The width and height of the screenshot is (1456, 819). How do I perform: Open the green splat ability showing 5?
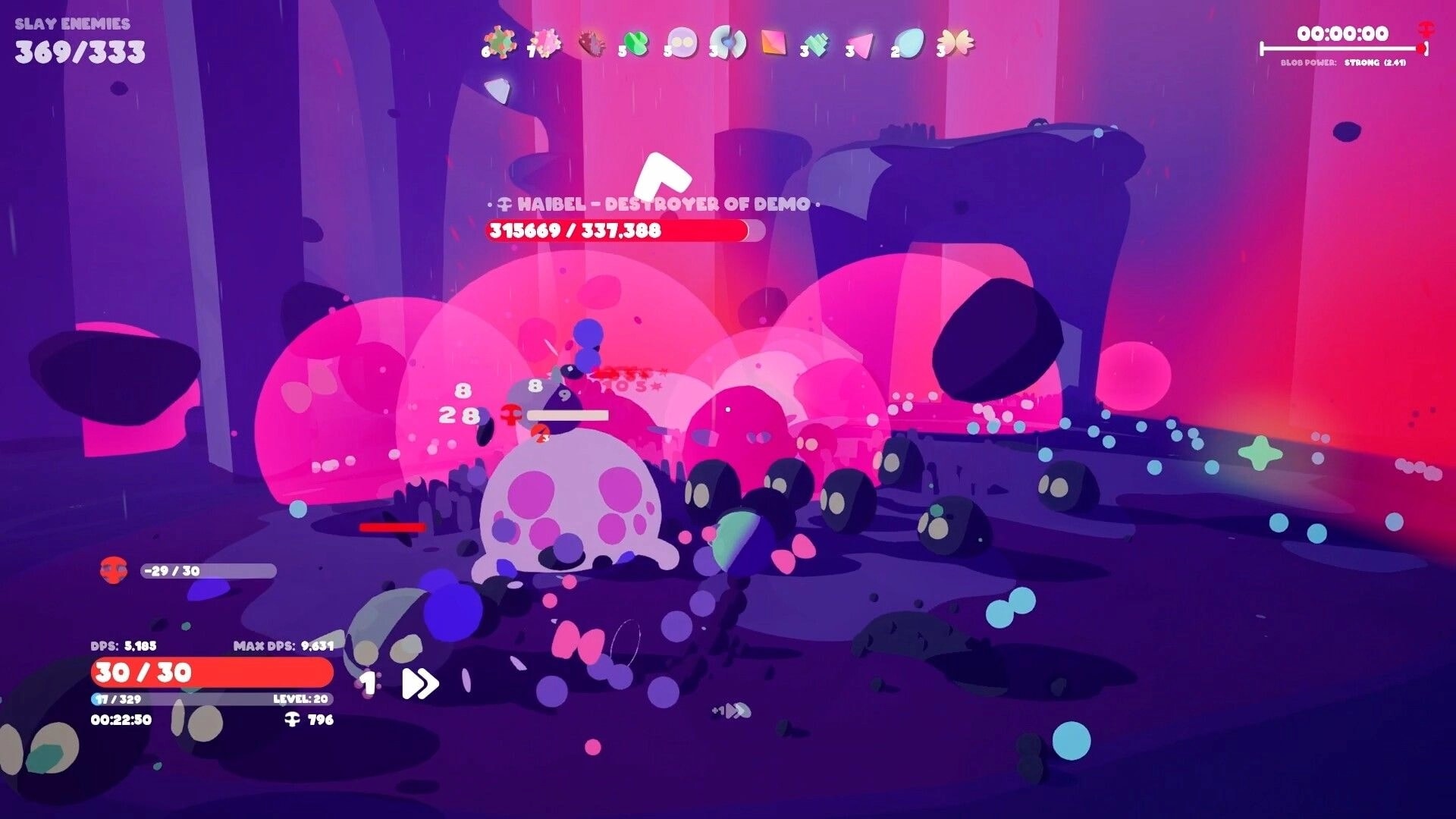(637, 44)
